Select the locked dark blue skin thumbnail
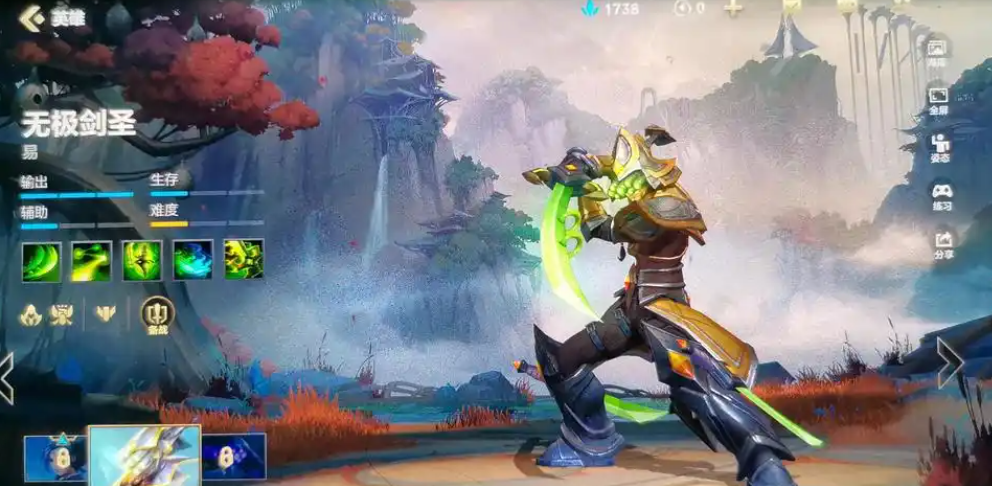 (234, 457)
